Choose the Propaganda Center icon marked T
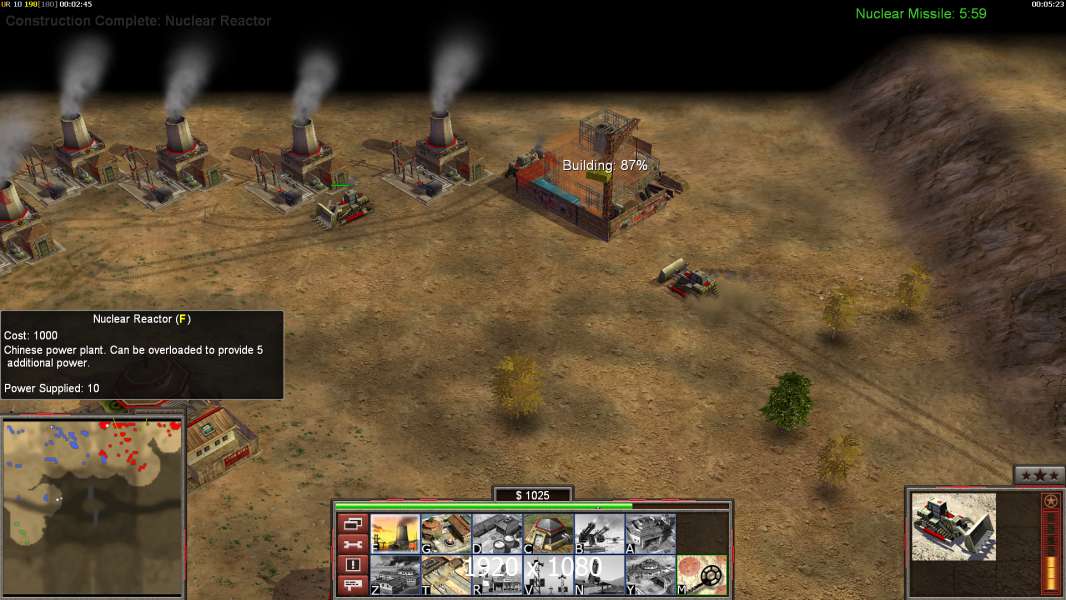 [x=446, y=575]
